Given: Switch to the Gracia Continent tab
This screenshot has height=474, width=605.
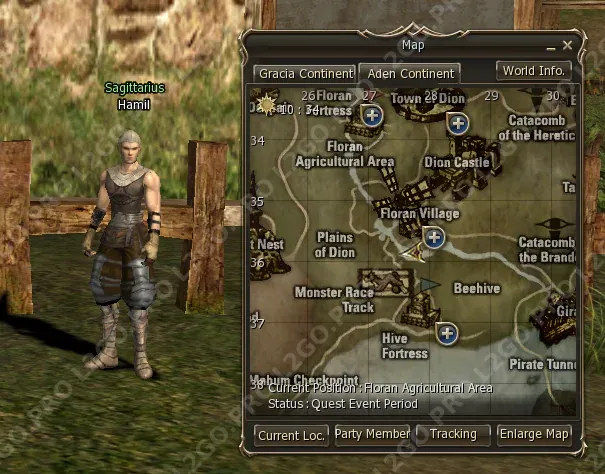Looking at the screenshot, I should coord(306,74).
